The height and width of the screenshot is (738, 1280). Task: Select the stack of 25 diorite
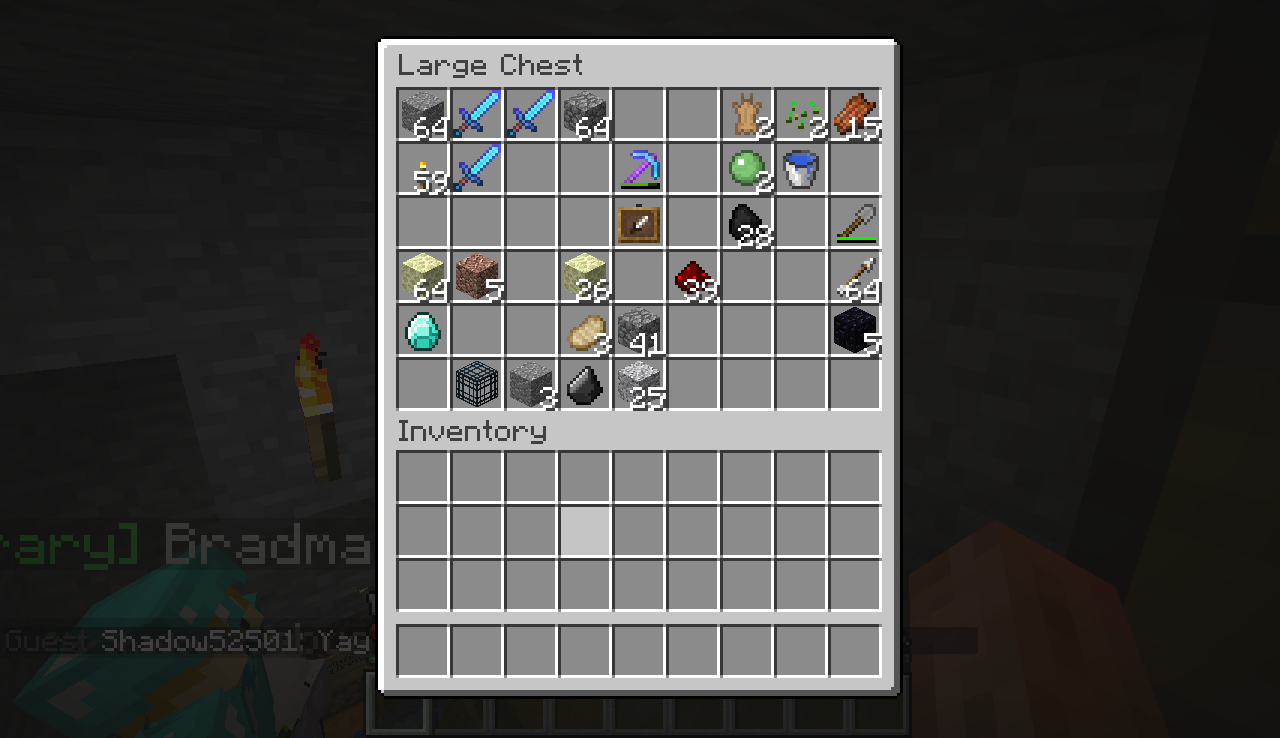639,384
